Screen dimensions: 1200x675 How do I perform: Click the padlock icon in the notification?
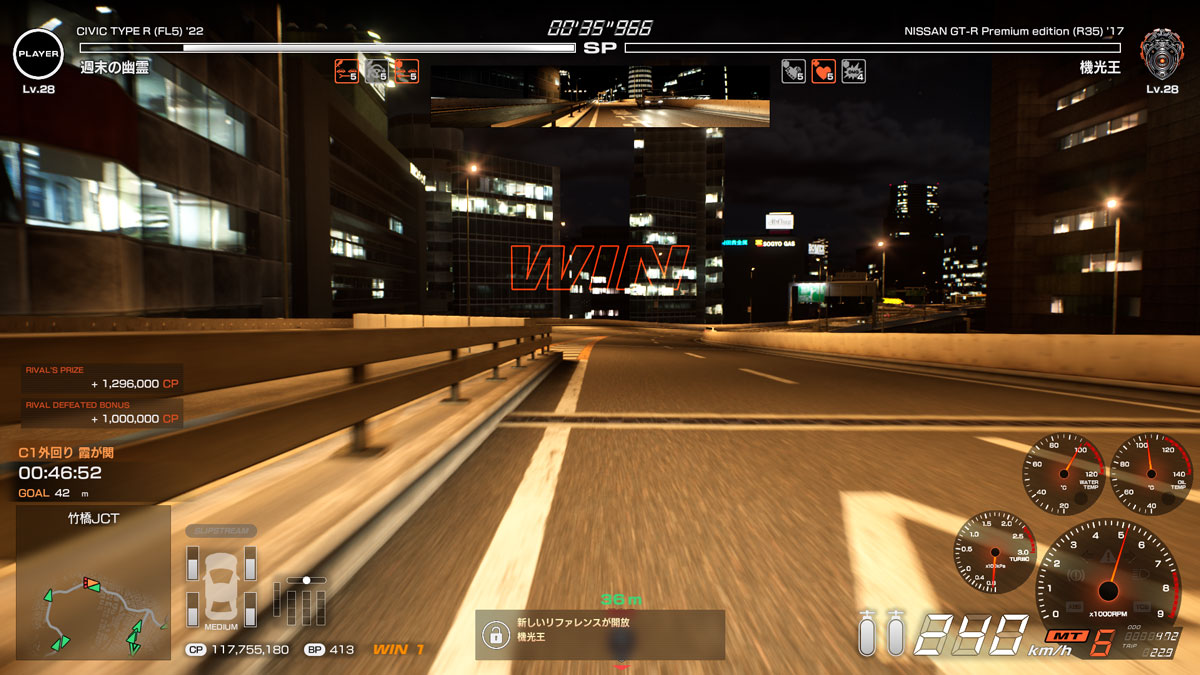[x=493, y=635]
